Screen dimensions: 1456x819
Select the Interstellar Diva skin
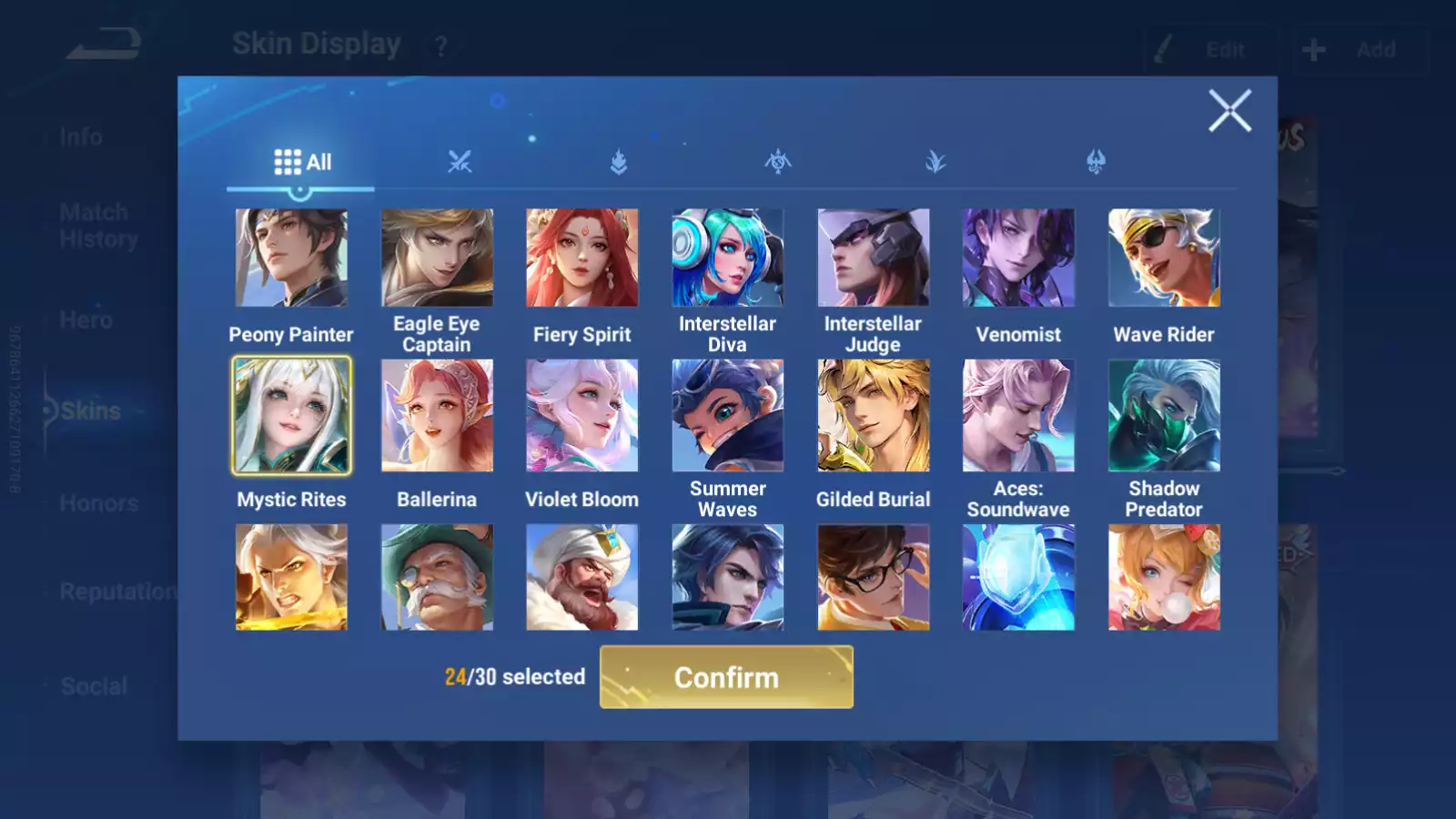pyautogui.click(x=727, y=258)
